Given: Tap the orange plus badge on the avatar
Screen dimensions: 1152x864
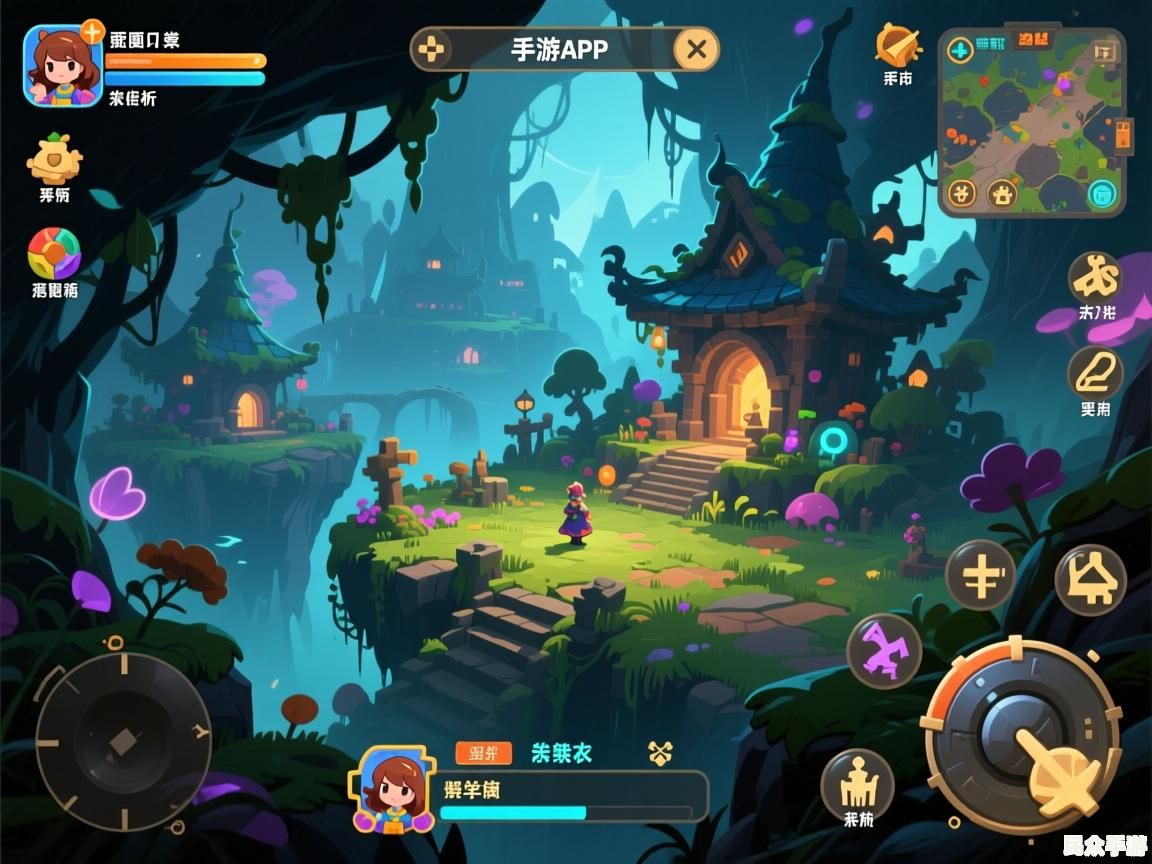Looking at the screenshot, I should pos(93,32).
